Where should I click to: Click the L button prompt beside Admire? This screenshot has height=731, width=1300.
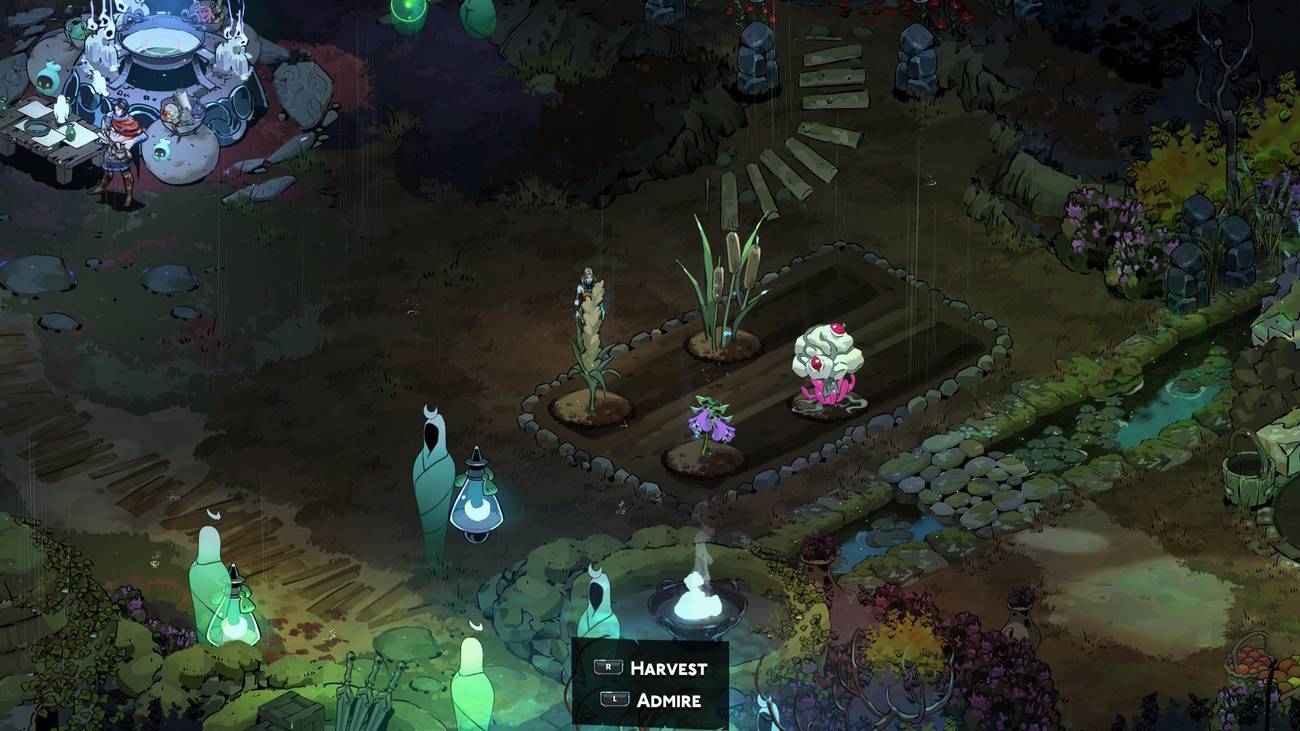pyautogui.click(x=614, y=698)
